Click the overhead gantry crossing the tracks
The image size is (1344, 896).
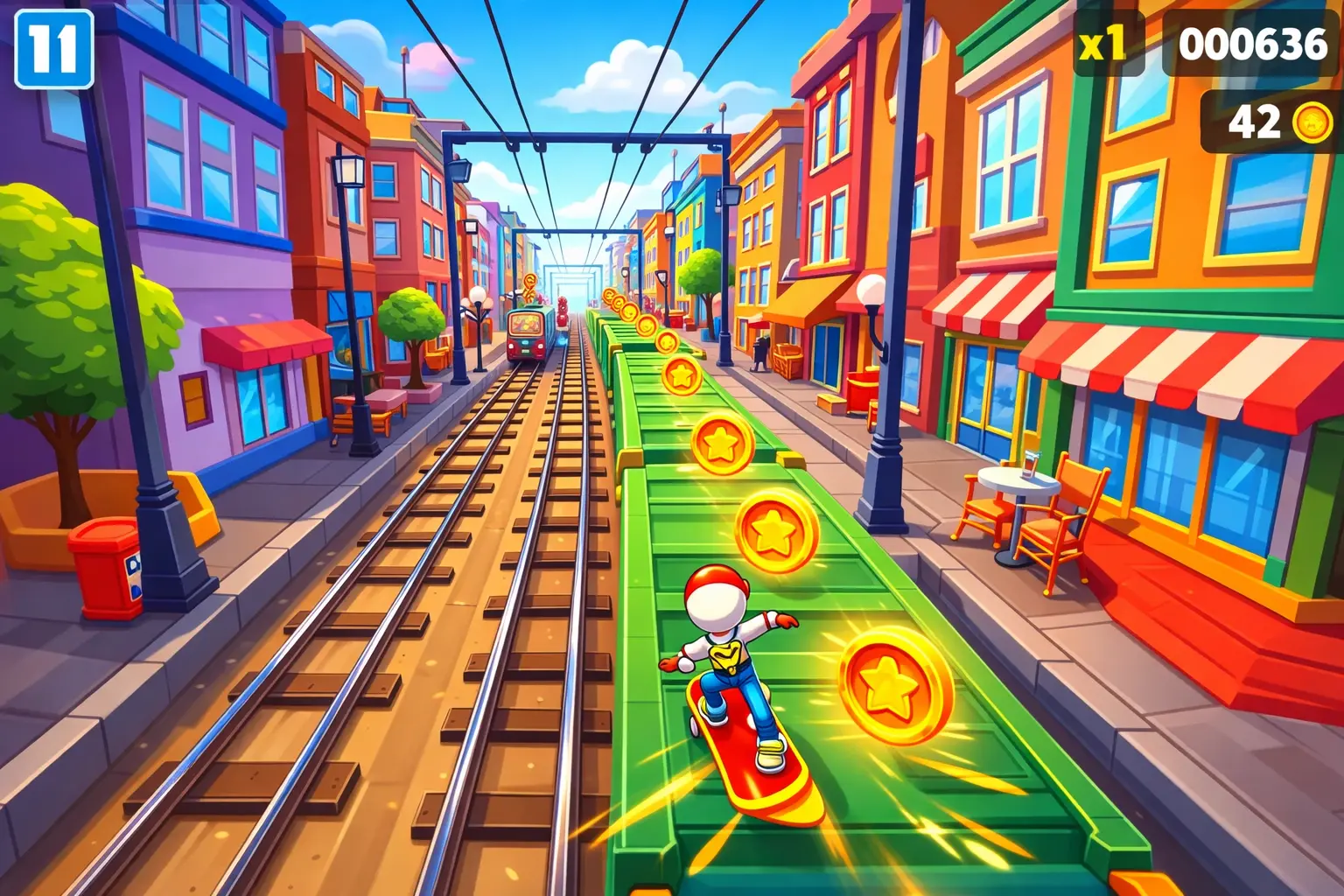[x=580, y=138]
